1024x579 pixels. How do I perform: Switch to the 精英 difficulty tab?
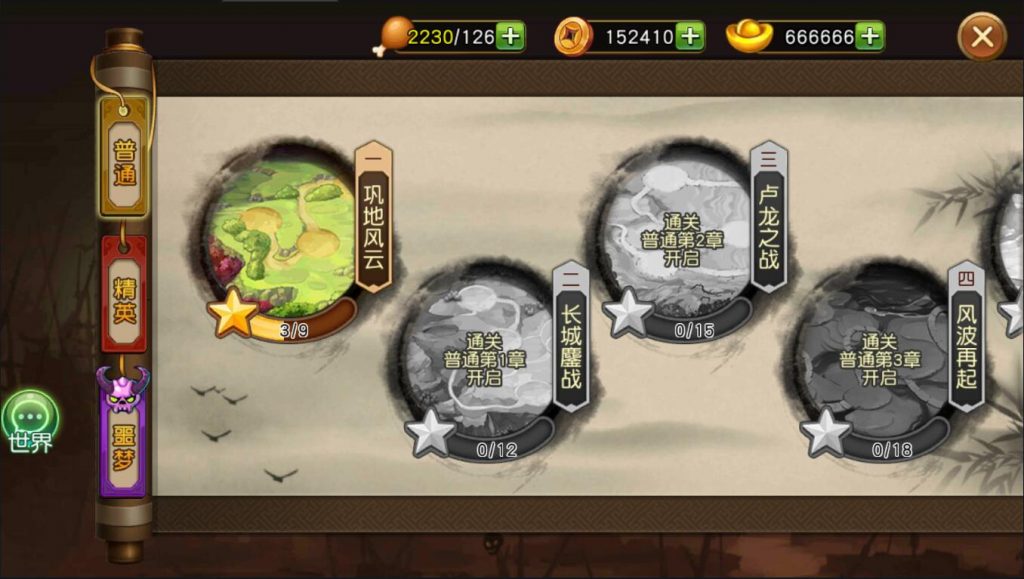[x=124, y=296]
